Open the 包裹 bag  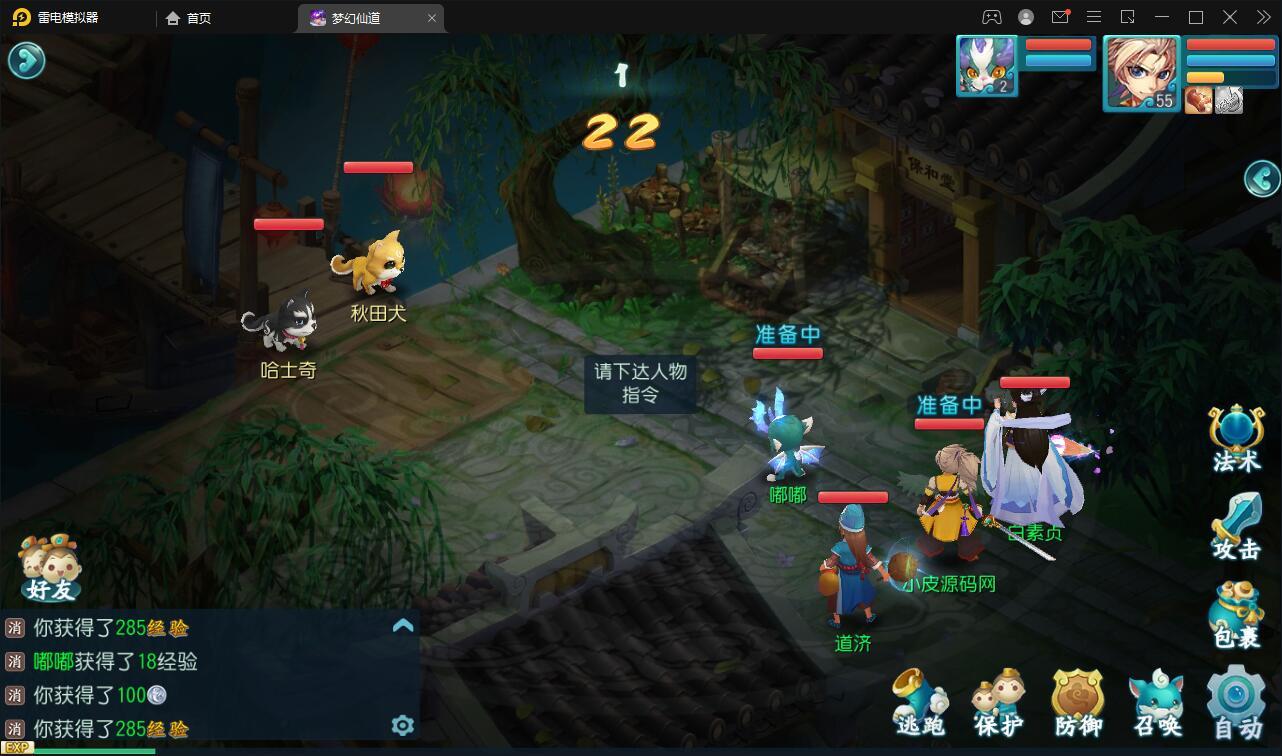pyautogui.click(x=1236, y=614)
